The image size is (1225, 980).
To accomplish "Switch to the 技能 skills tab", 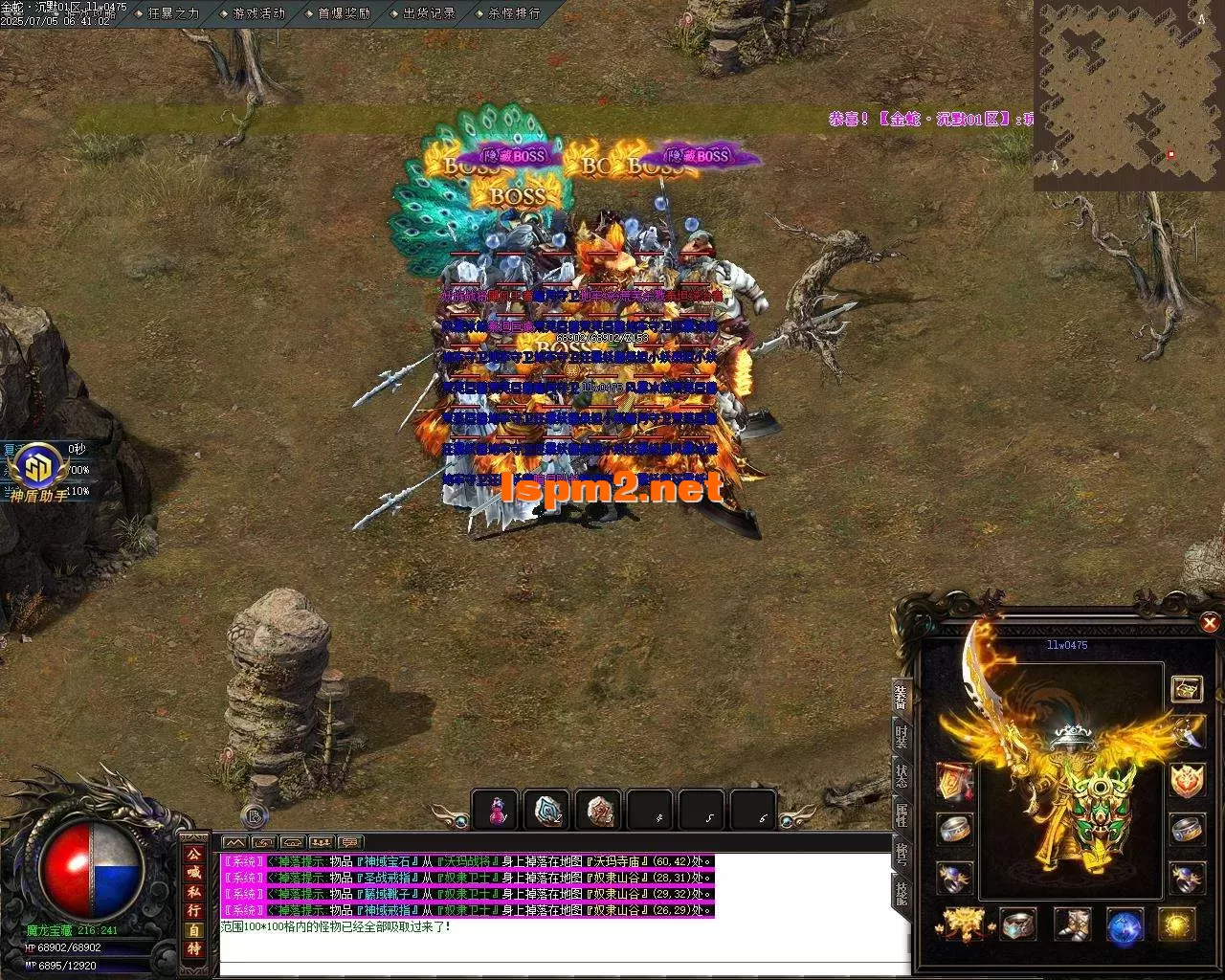I will click(x=902, y=892).
